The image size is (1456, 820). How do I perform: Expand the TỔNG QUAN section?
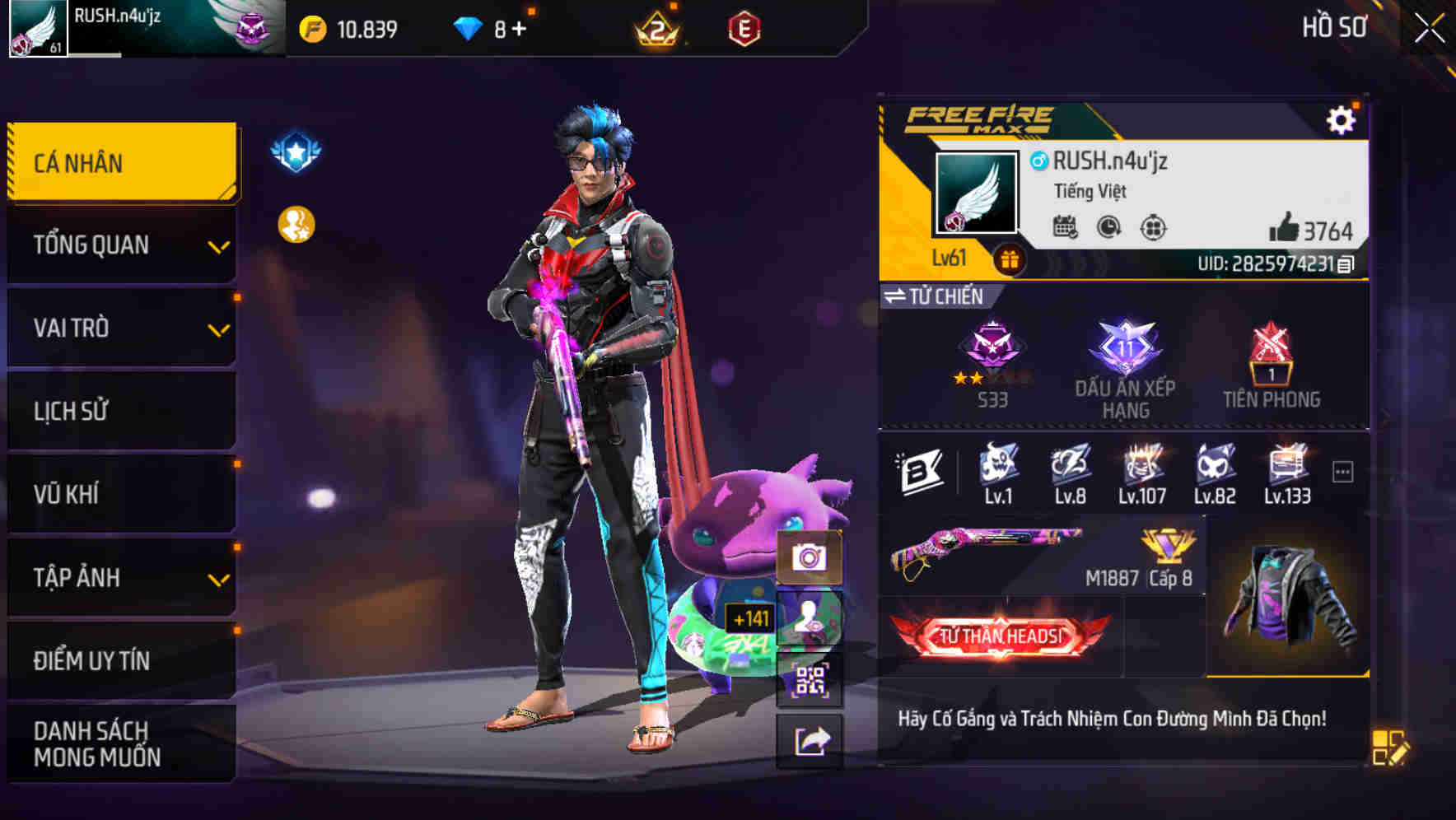pos(119,245)
